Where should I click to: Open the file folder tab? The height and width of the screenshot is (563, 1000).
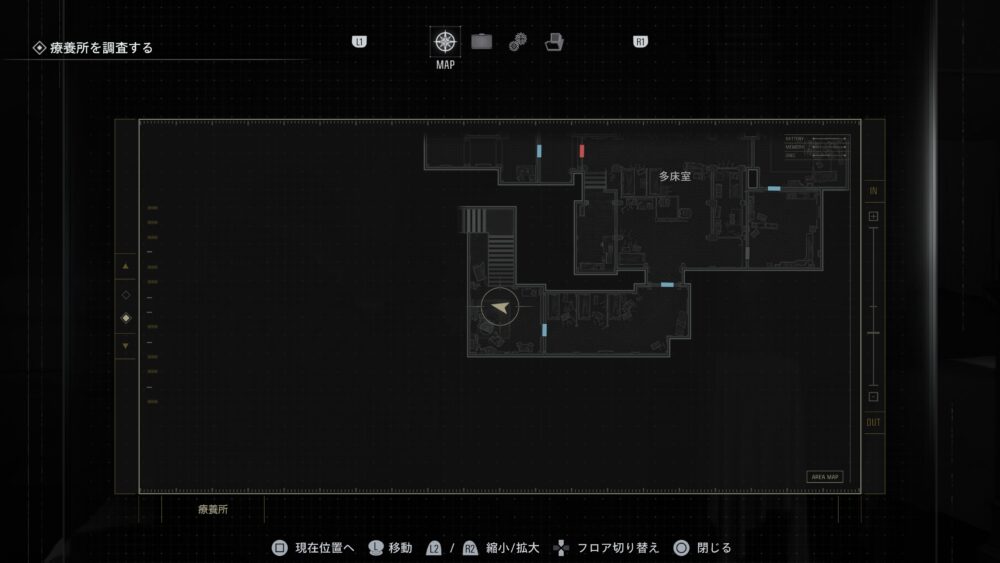coord(554,42)
